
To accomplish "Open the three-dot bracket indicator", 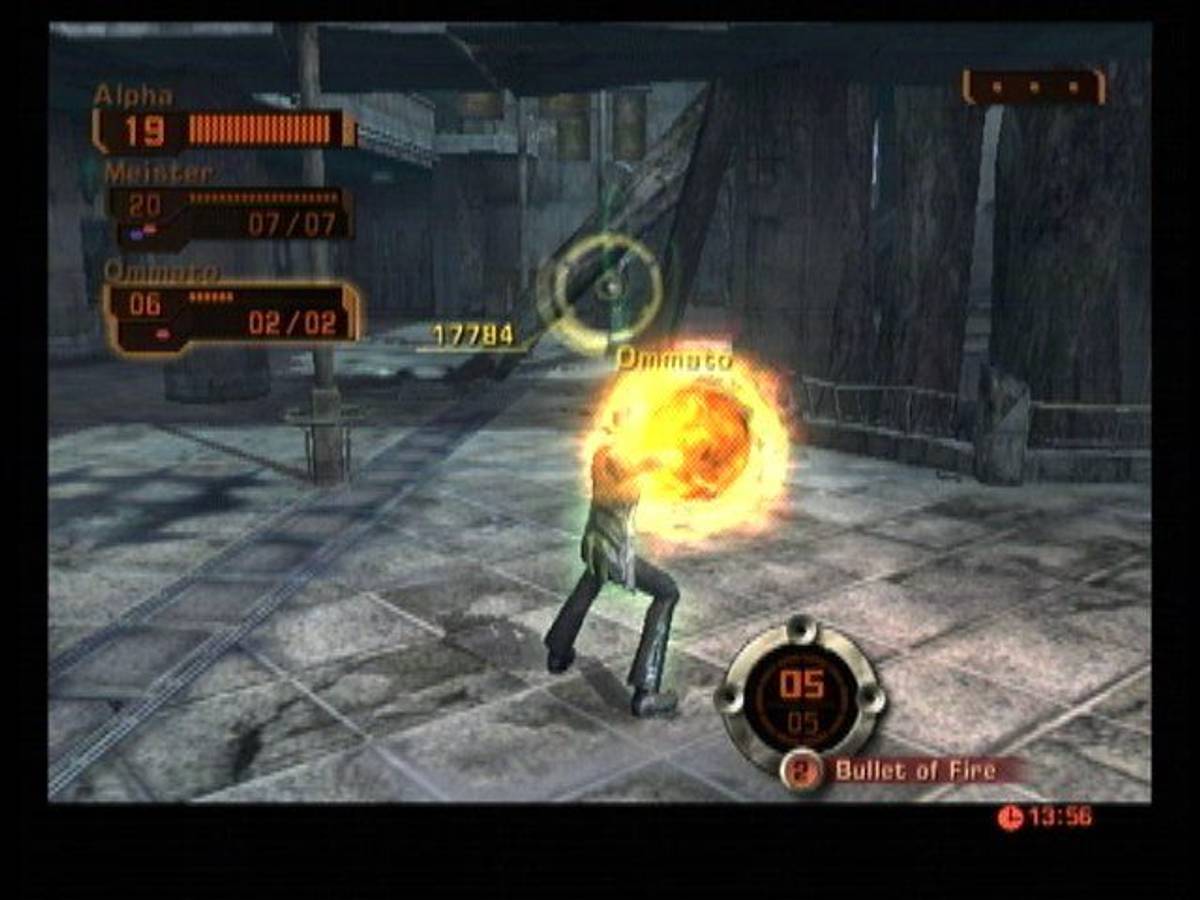I will (1034, 87).
